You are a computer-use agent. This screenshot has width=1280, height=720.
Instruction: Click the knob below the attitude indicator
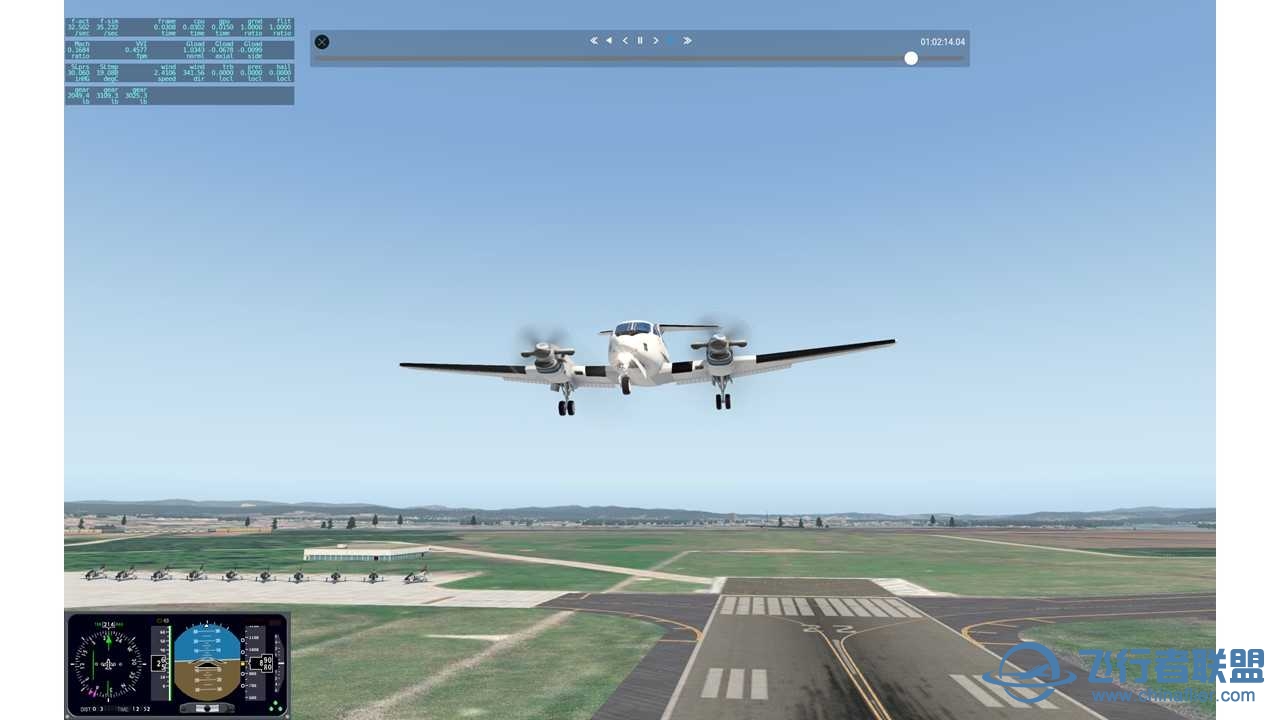pyautogui.click(x=208, y=708)
